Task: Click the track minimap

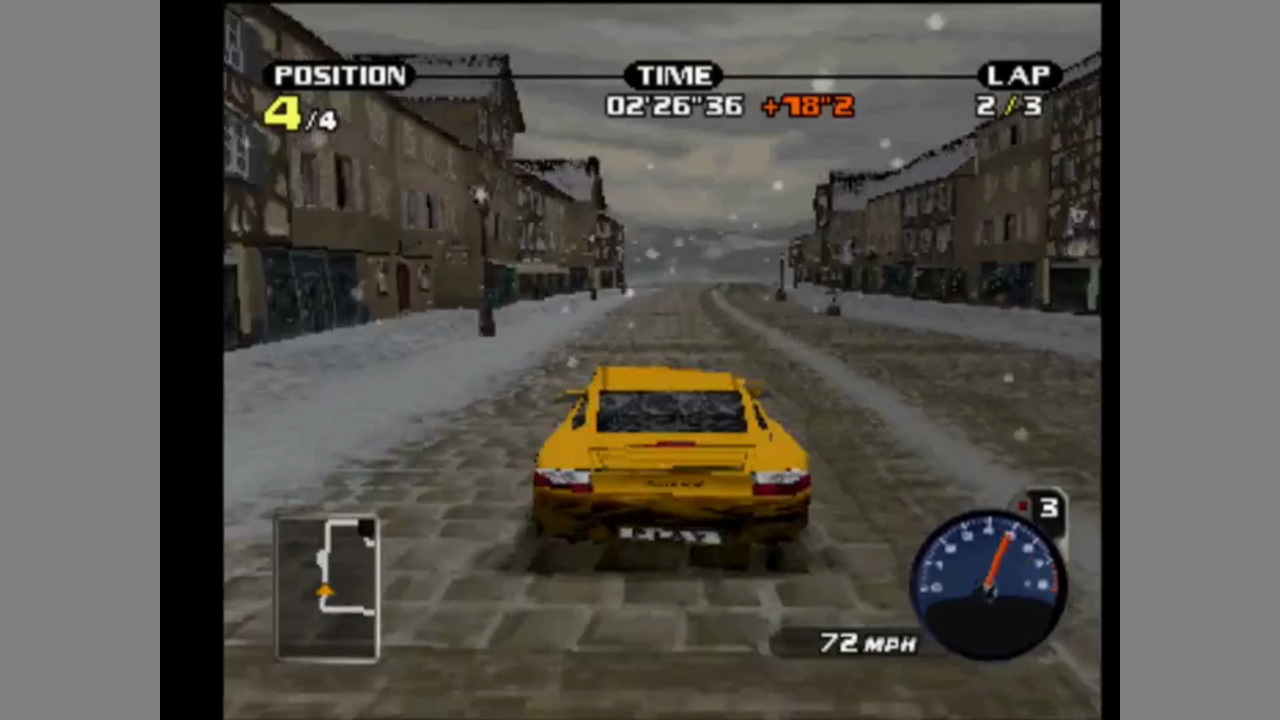Action: (328, 587)
